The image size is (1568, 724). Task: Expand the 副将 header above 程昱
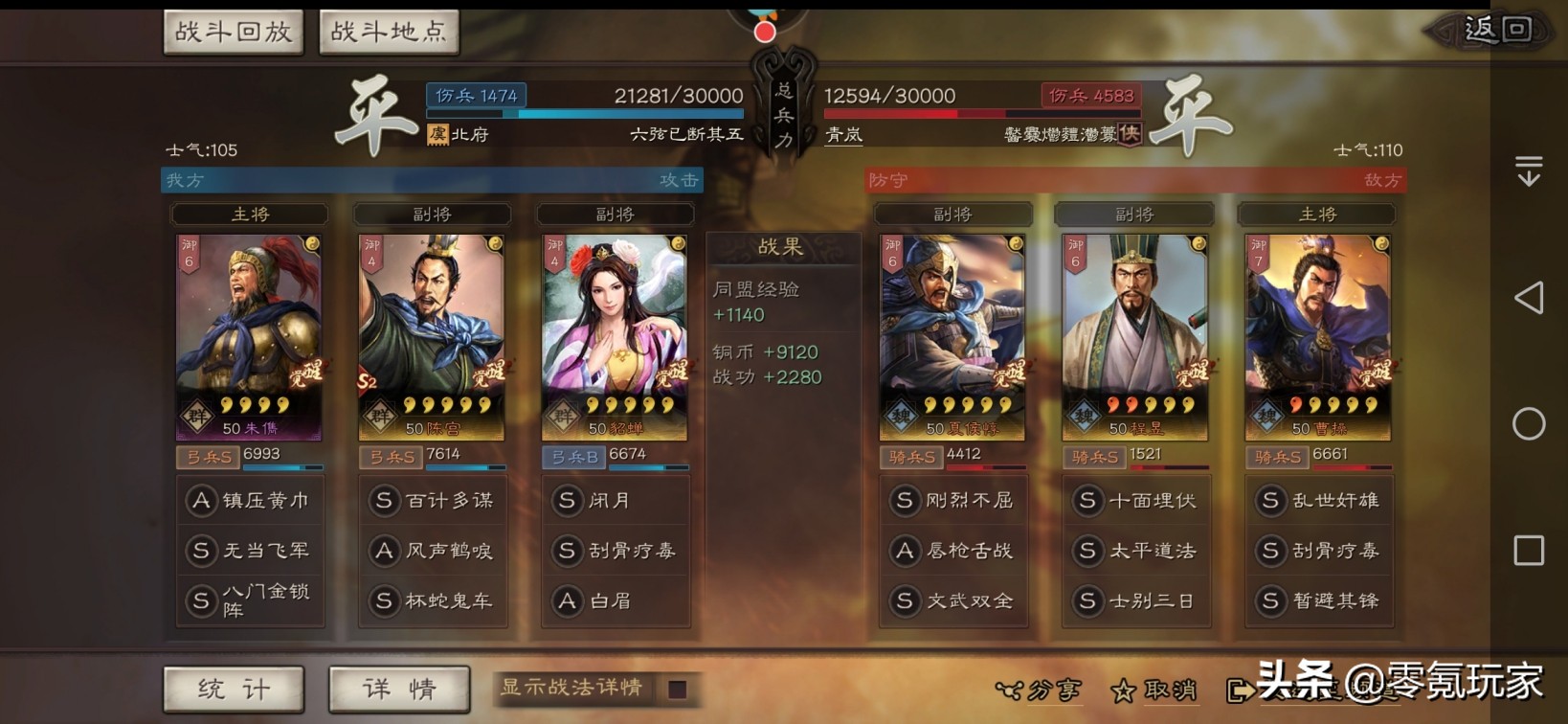[x=1135, y=214]
